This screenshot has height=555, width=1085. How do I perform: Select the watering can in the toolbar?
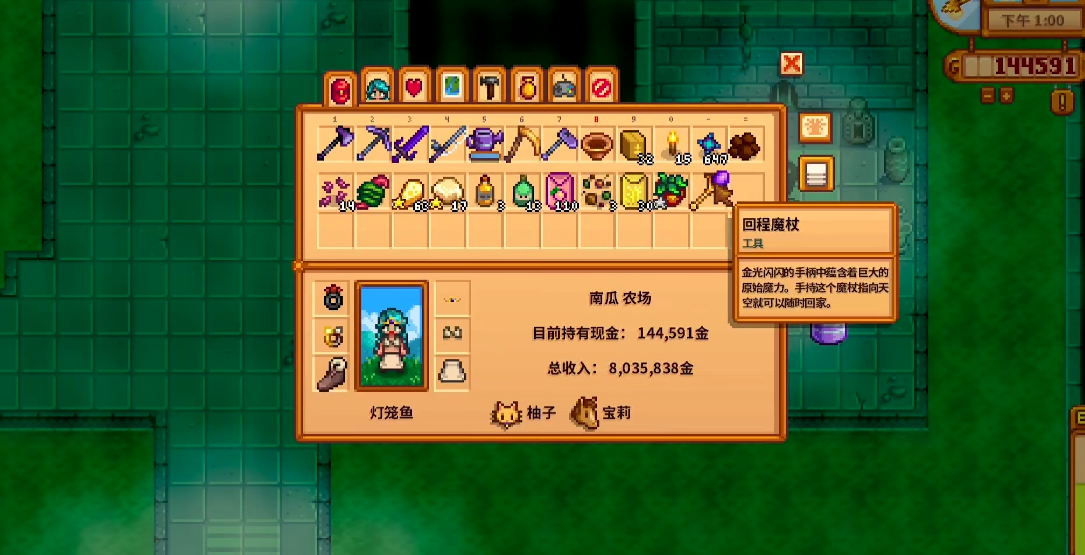(x=485, y=145)
